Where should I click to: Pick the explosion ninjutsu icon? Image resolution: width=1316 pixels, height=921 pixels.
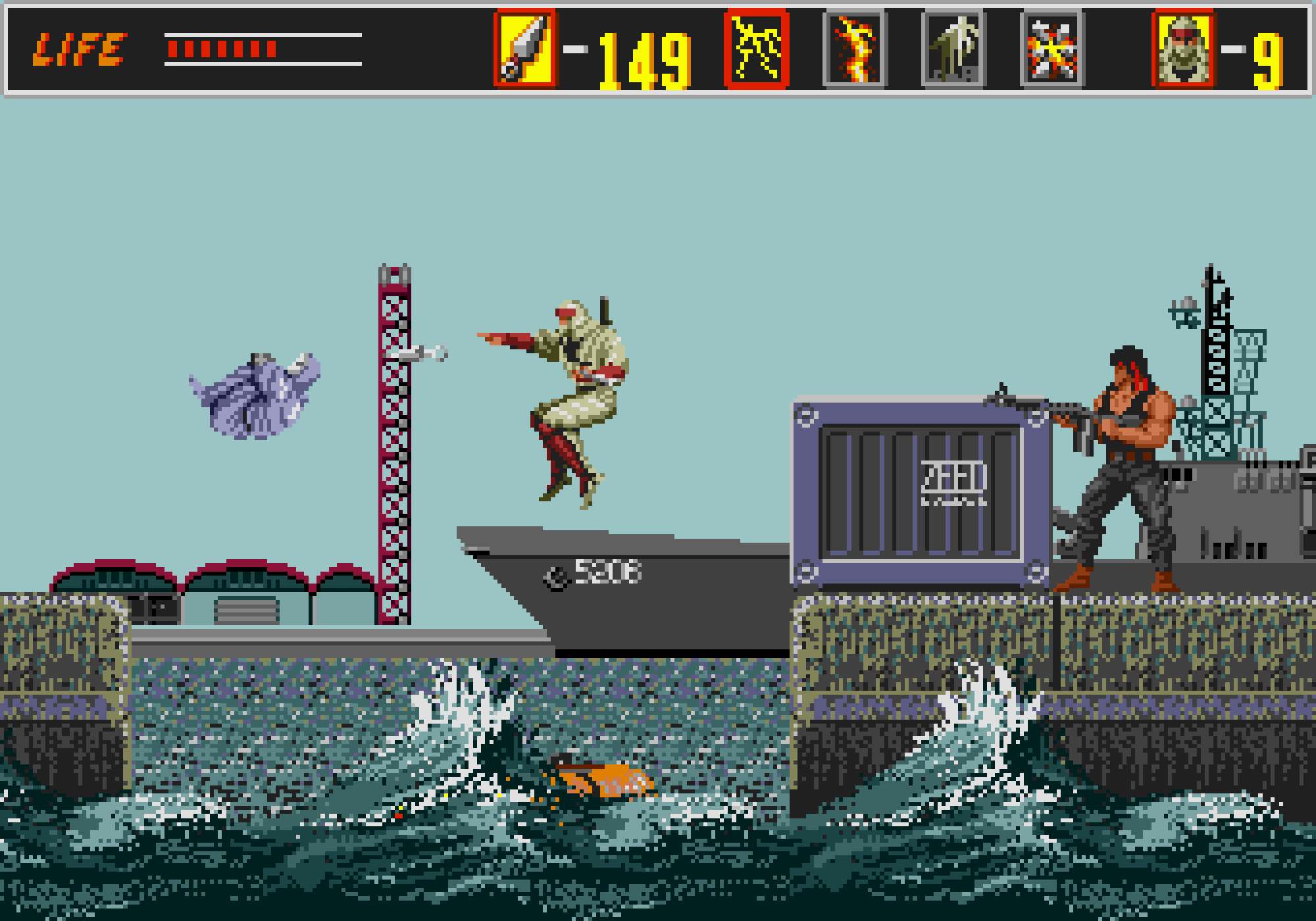[x=1052, y=49]
